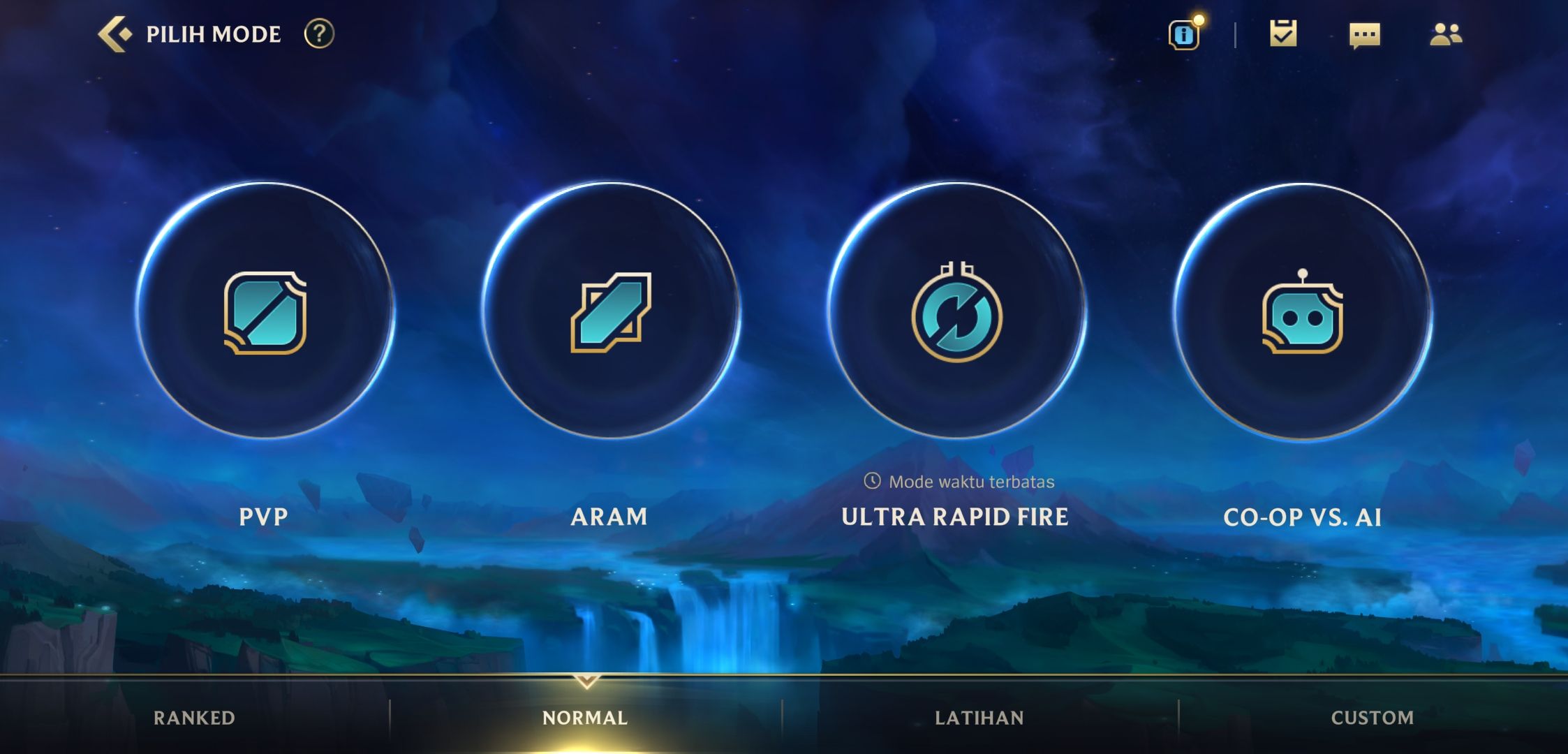Click the clock icon next to Mode waktu terbatas
The width and height of the screenshot is (1568, 754).
(873, 481)
